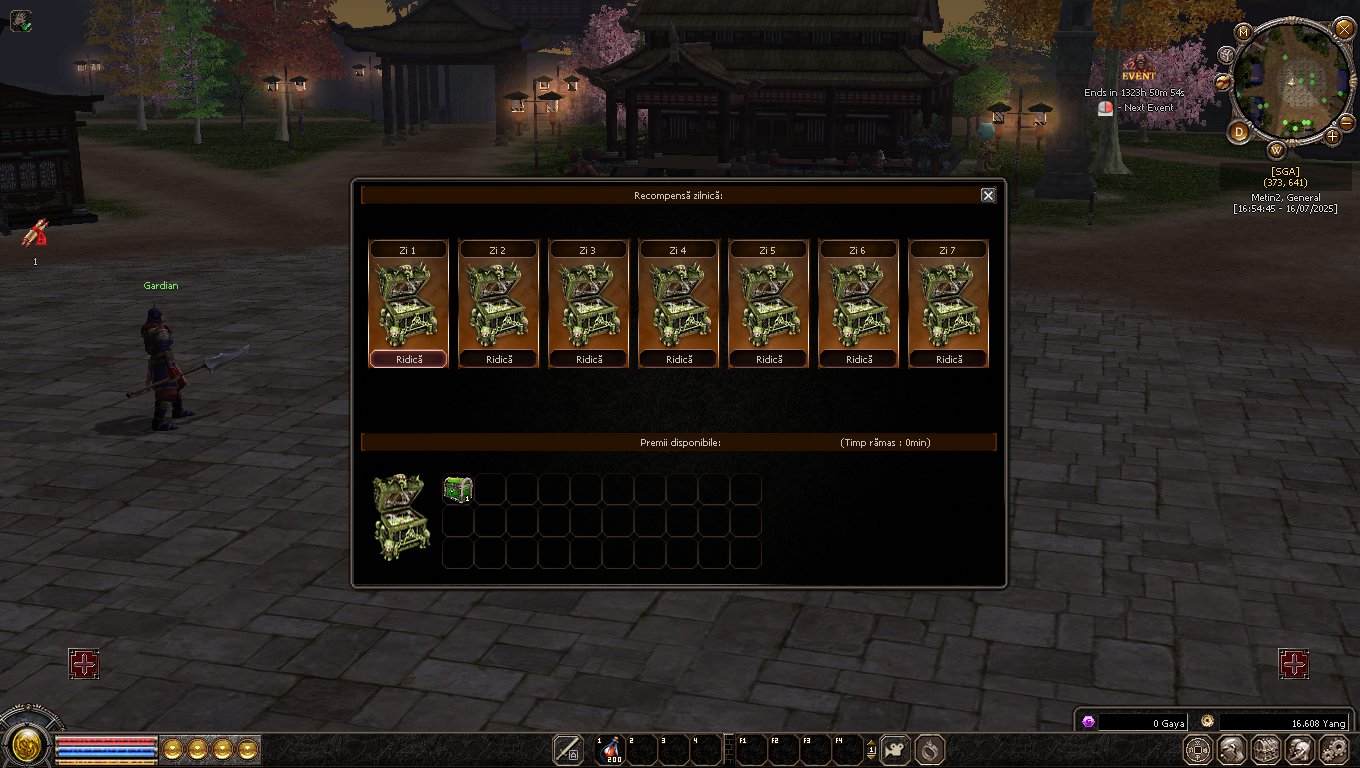
Task: Claim the Zi 1 daily reward
Action: click(408, 359)
